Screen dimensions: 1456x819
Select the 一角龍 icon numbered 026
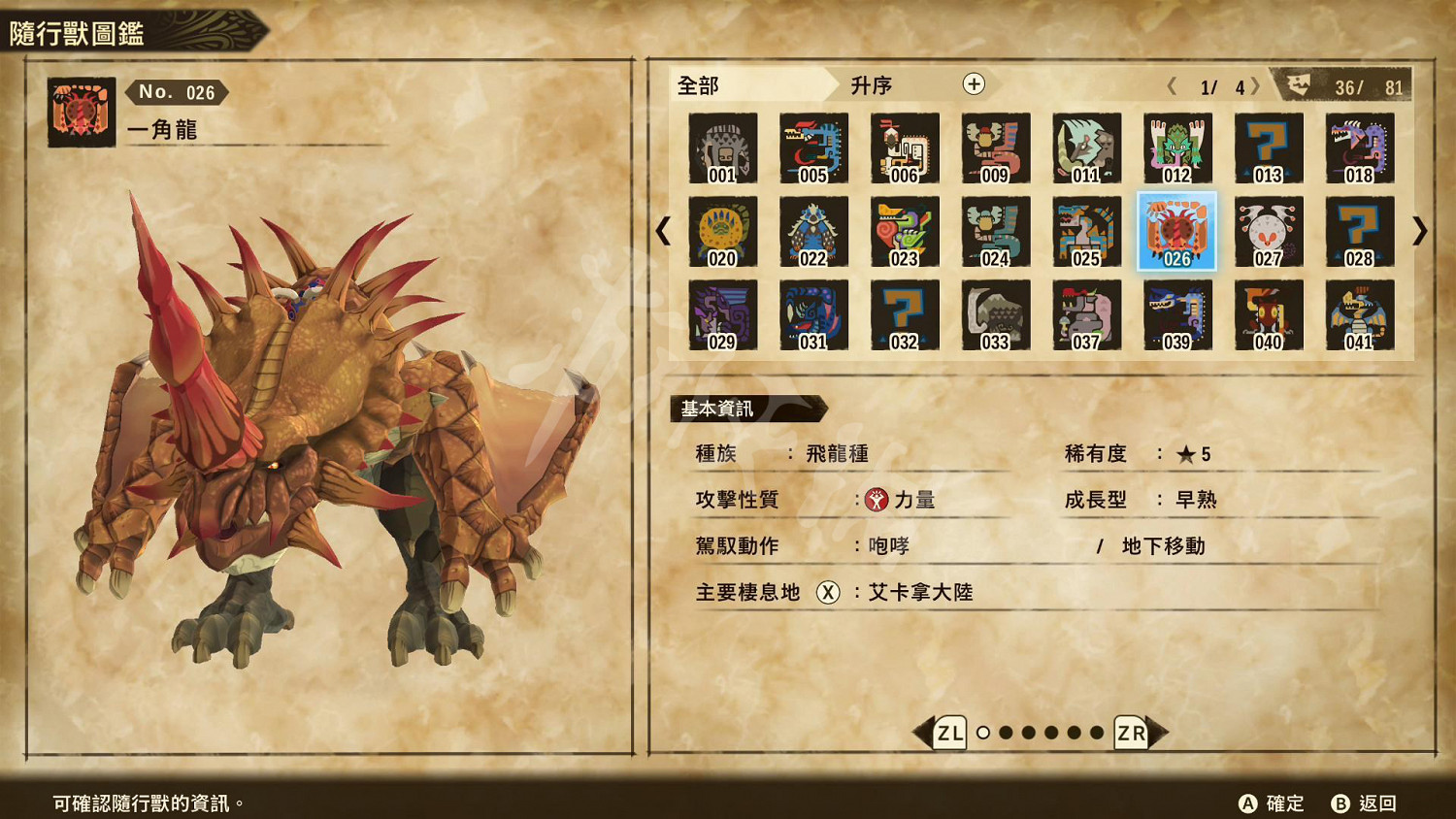click(x=1175, y=232)
